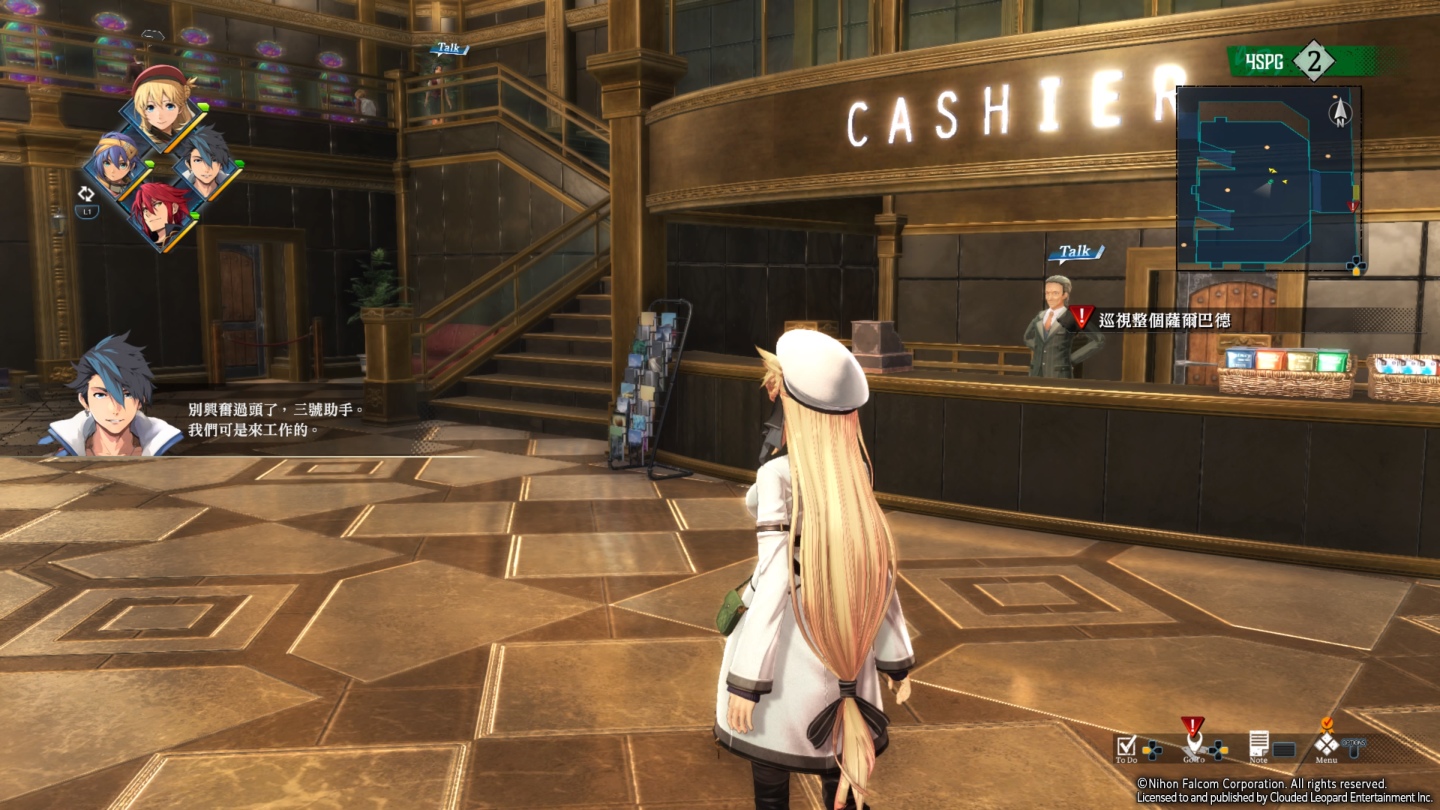This screenshot has width=1440, height=810.
Task: Select the purple-haired party member portrait
Action: click(x=117, y=164)
